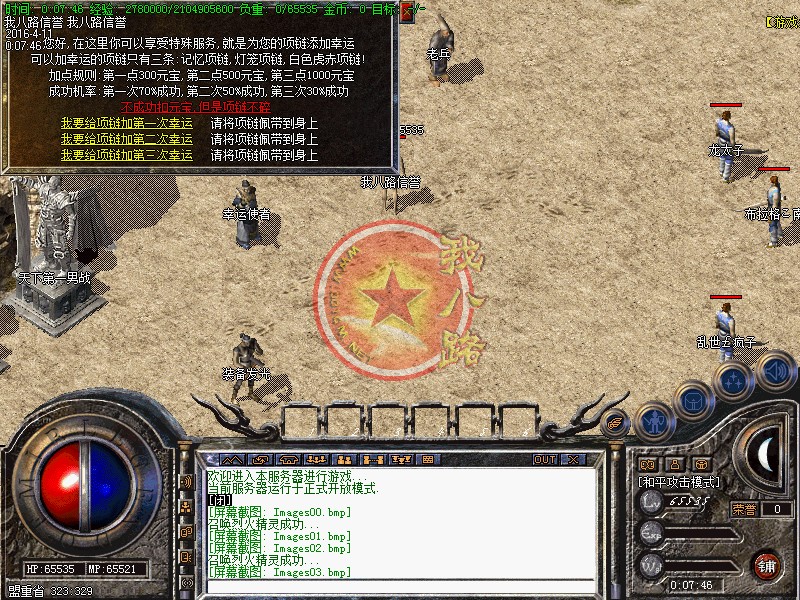Click the X button on the chat toolbar
The height and width of the screenshot is (600, 800).
coord(573,459)
